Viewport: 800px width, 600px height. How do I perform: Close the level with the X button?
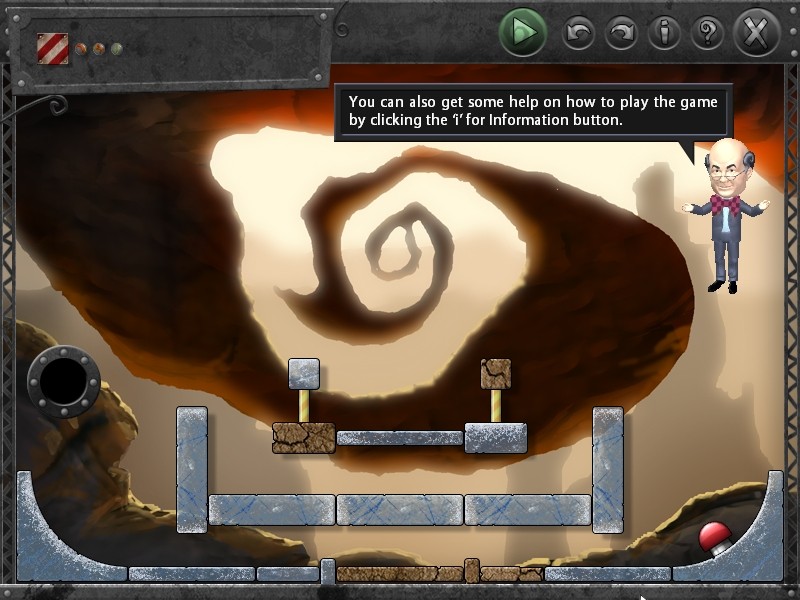(757, 34)
